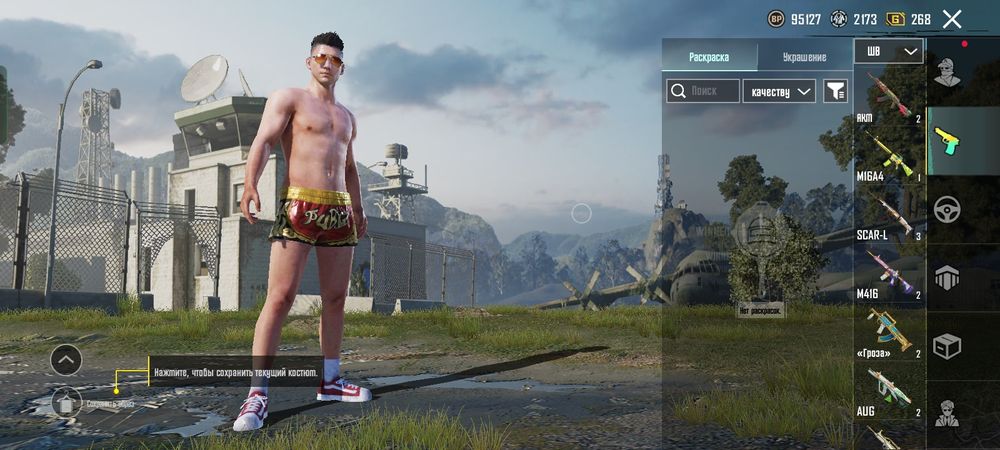This screenshot has height=450, width=1000.
Task: Open the filter options icon
Action: (x=835, y=91)
